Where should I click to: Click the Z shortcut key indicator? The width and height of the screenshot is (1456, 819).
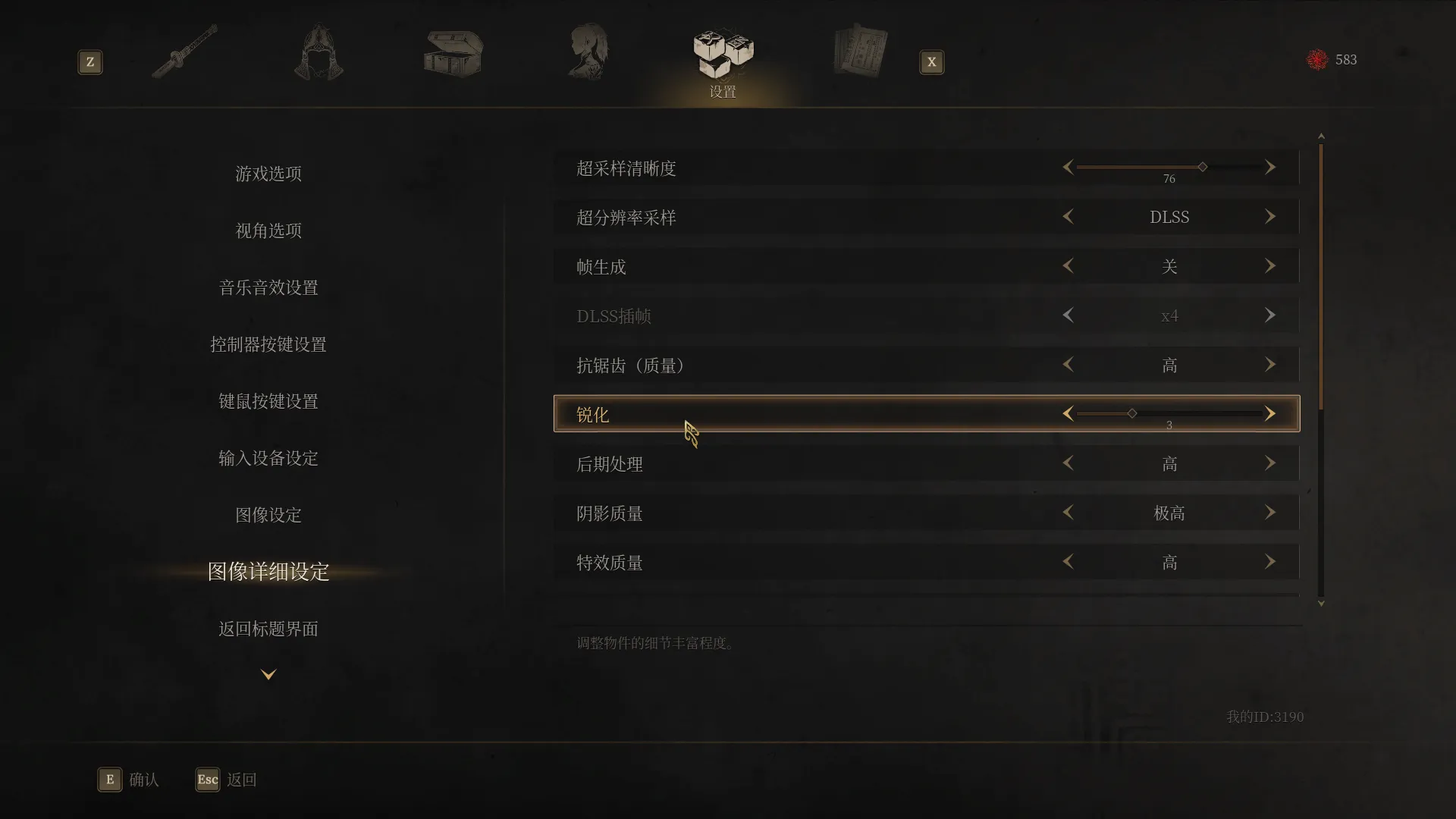[90, 62]
